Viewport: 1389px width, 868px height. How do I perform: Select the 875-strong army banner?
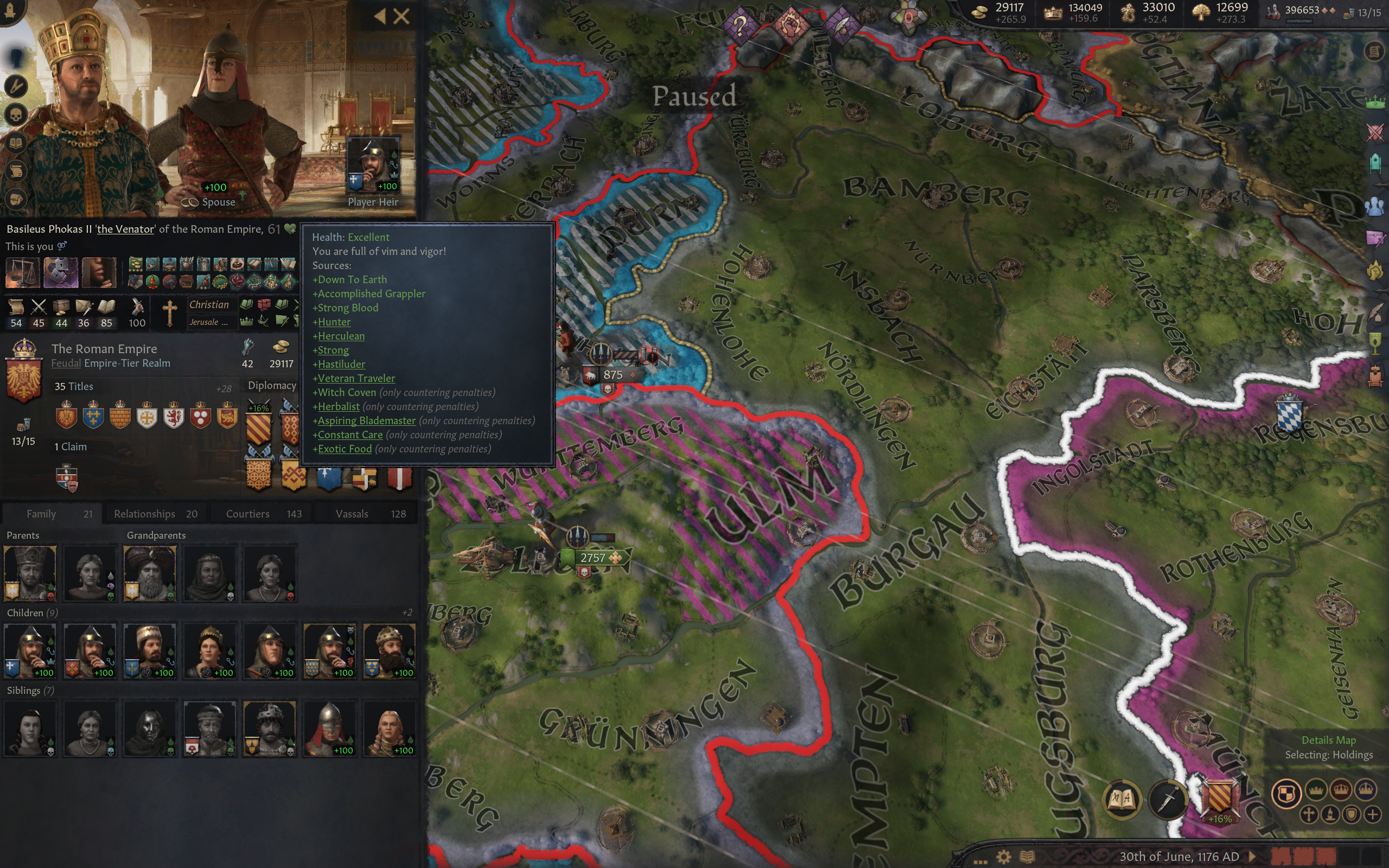[x=612, y=375]
